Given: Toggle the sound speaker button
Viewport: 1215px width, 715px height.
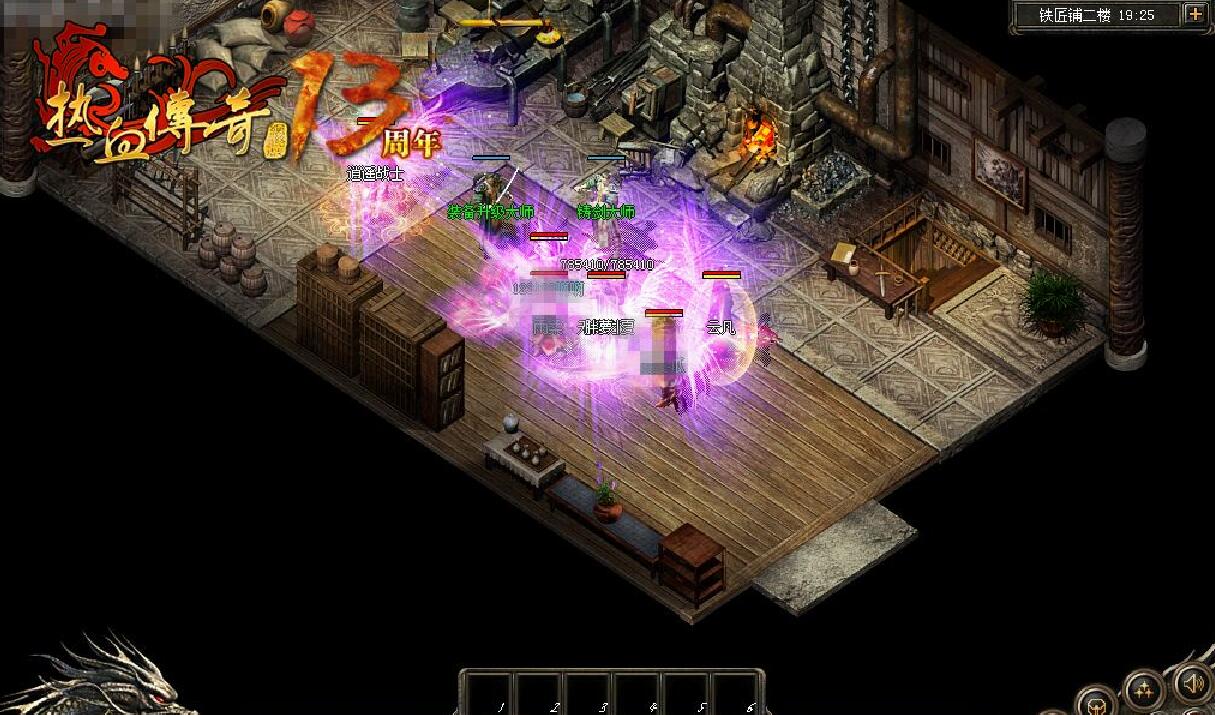Looking at the screenshot, I should [1192, 685].
